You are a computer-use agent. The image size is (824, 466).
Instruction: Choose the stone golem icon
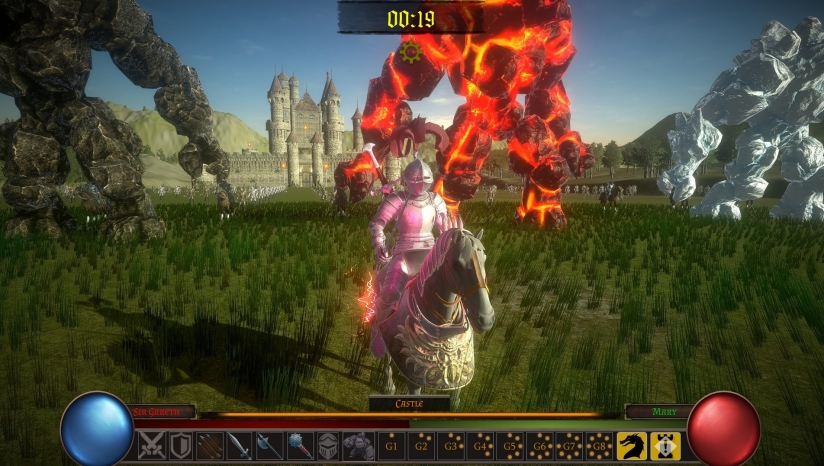[359, 446]
